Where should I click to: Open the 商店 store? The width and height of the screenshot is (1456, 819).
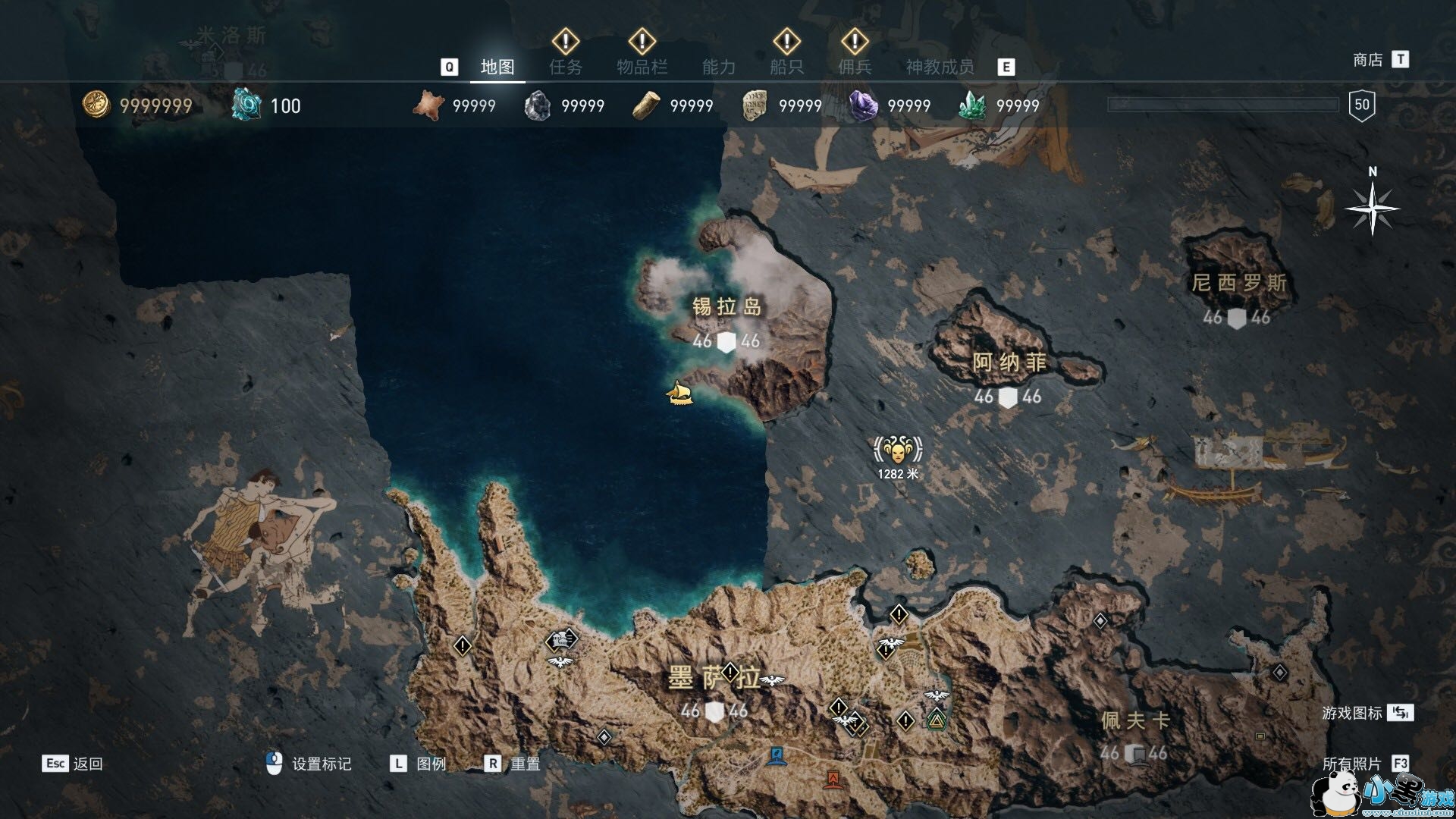(x=1368, y=60)
